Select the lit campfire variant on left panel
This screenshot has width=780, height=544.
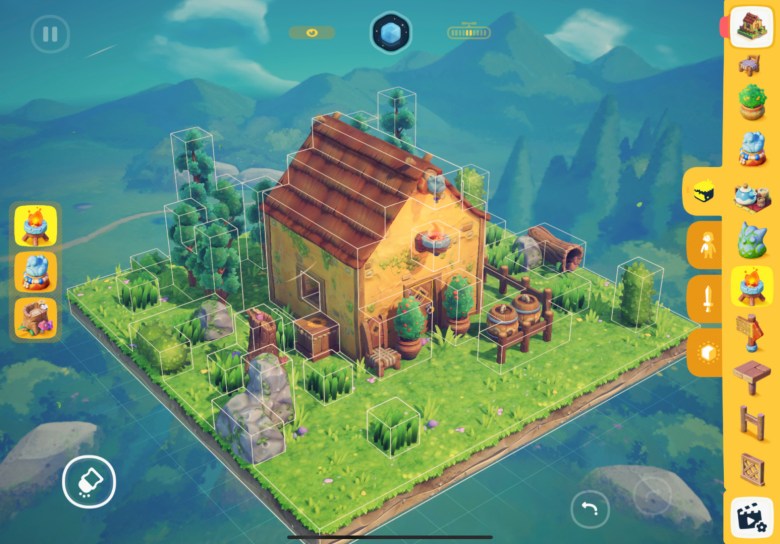click(36, 226)
